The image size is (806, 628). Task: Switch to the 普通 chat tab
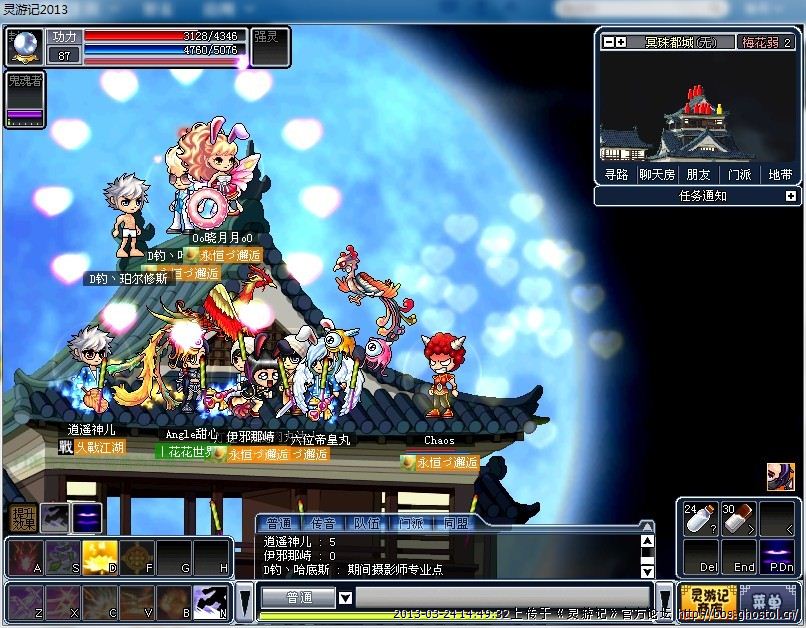tap(280, 523)
